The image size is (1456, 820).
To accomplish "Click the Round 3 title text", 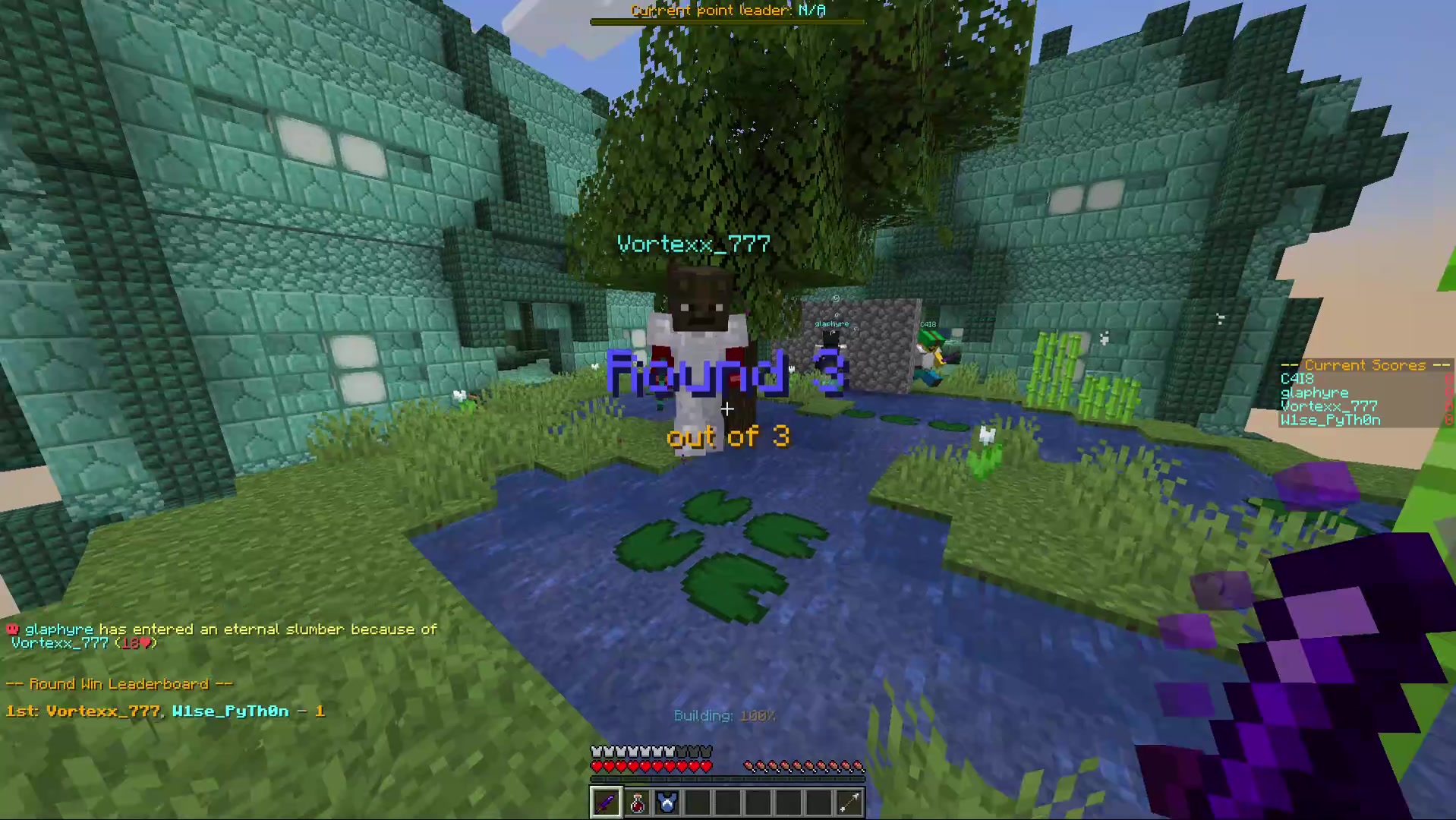I will pos(726,374).
